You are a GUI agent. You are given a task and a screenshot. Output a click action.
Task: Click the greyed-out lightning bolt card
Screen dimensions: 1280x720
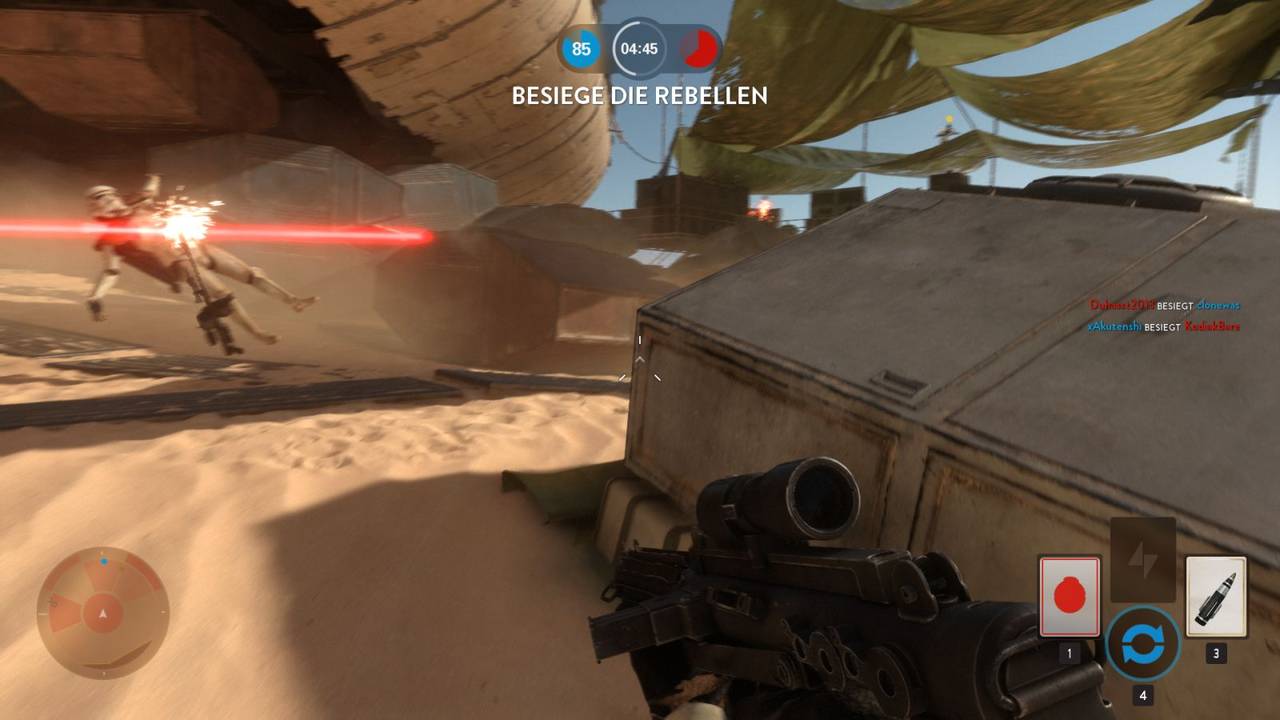click(1142, 559)
